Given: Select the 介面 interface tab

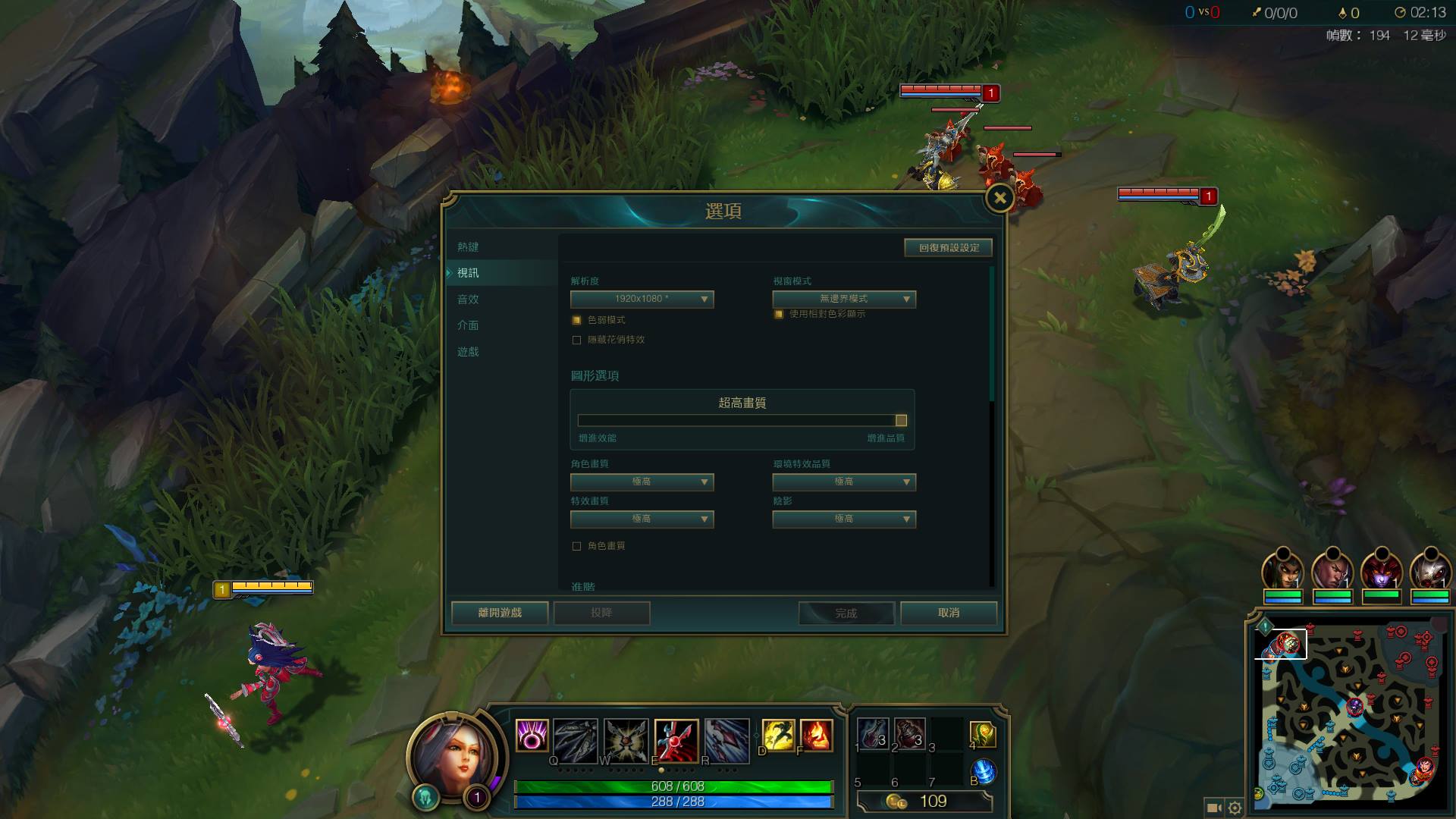Looking at the screenshot, I should (468, 325).
